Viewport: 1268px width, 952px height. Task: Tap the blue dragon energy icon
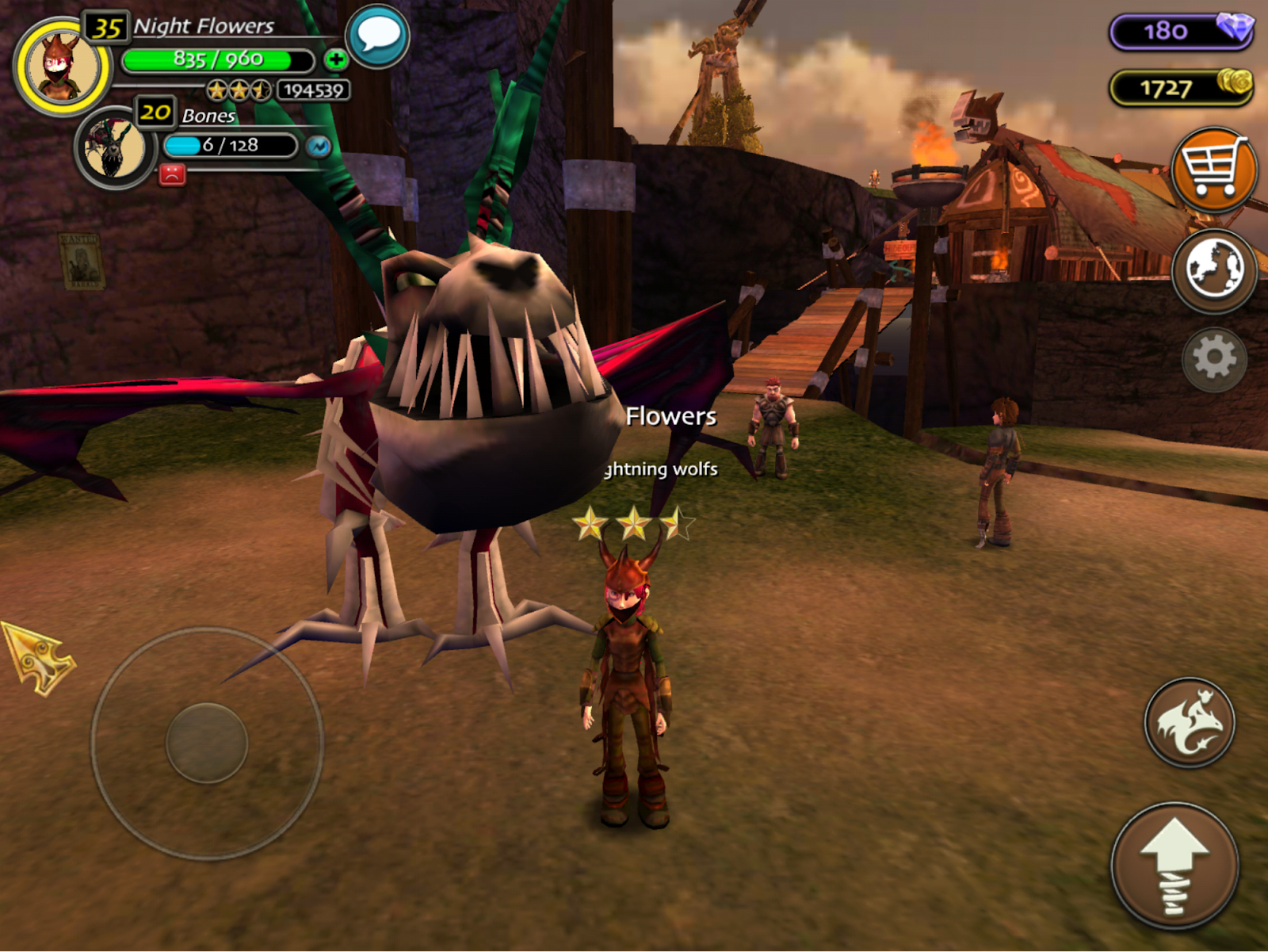click(319, 147)
